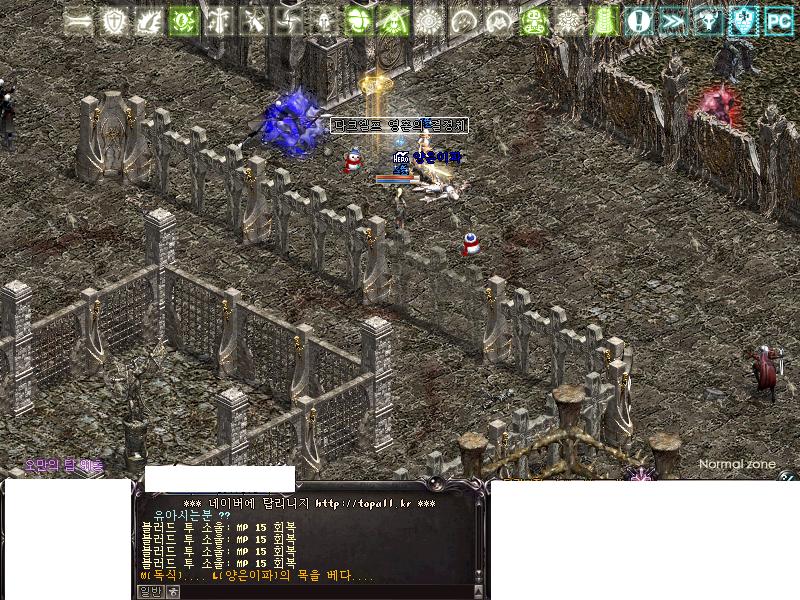The image size is (800, 600).
Task: Select the teal double-arrow haste icon
Action: [674, 20]
